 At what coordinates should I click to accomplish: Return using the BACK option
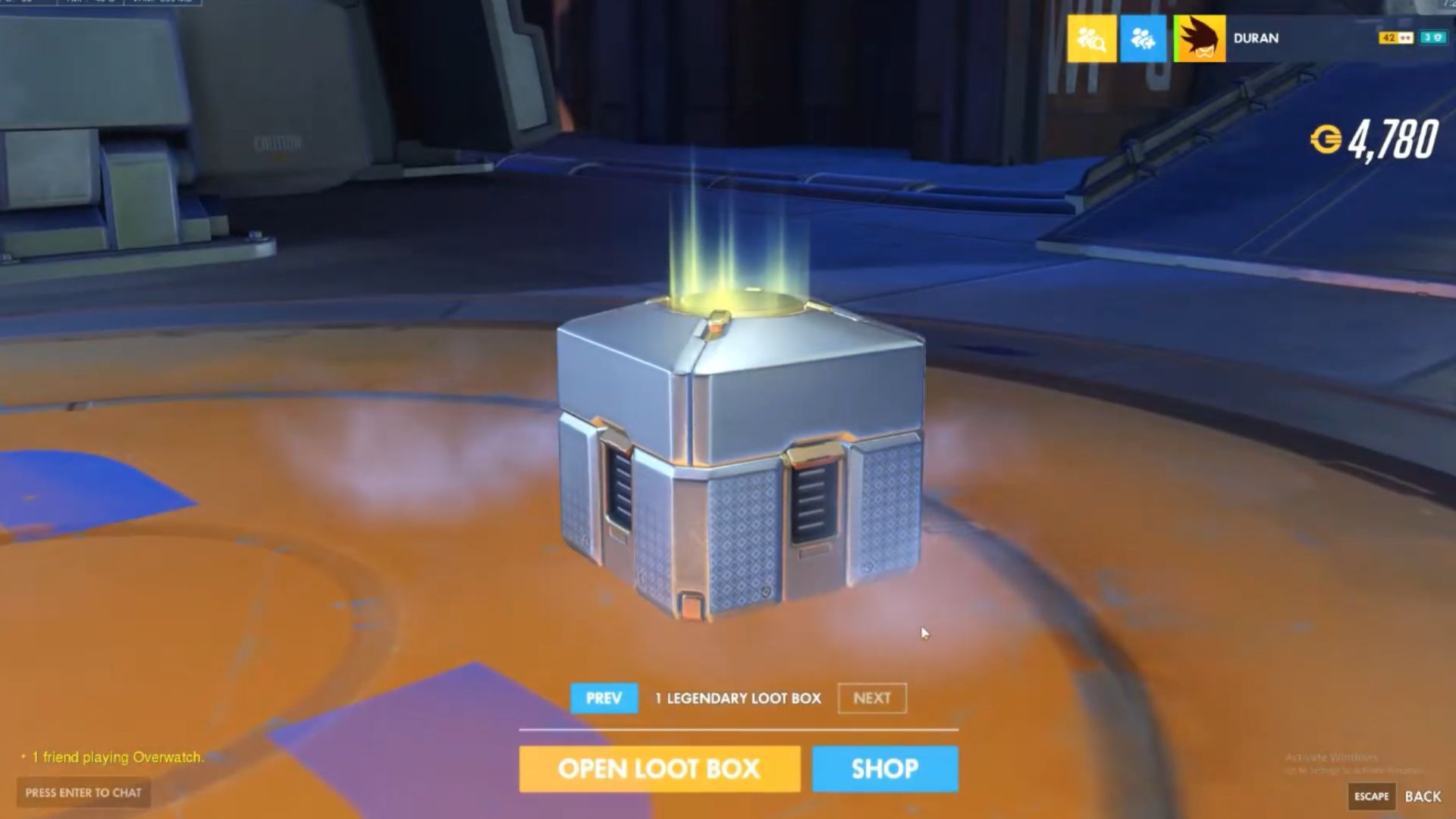click(x=1424, y=798)
